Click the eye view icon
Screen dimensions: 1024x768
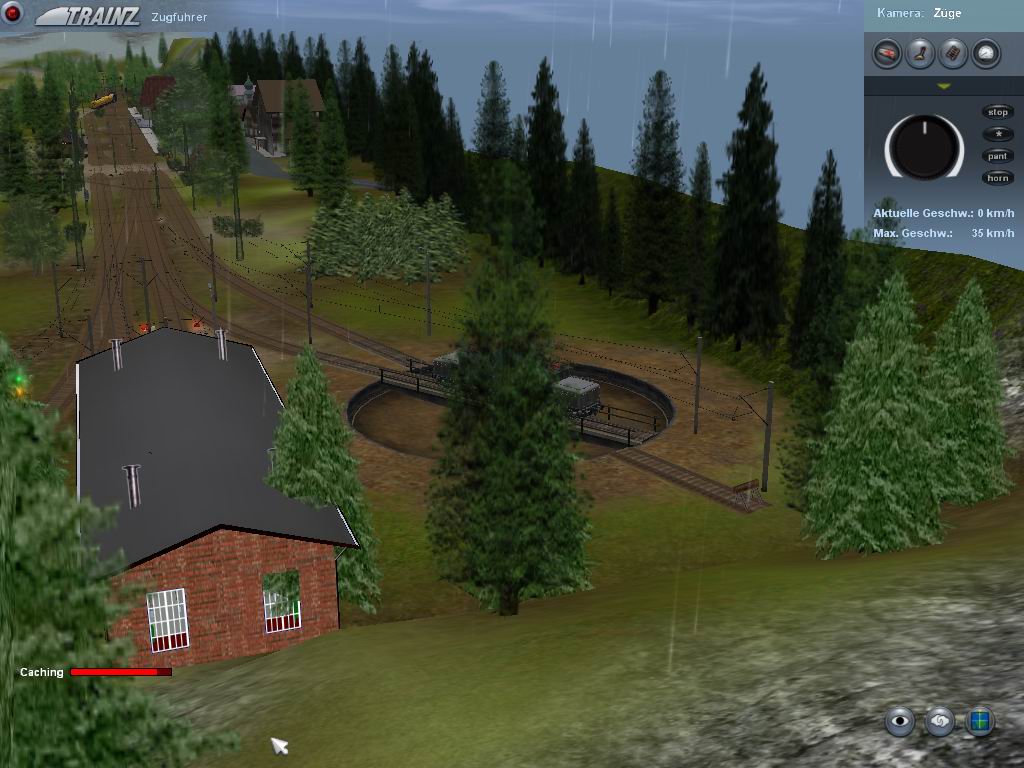(x=900, y=720)
